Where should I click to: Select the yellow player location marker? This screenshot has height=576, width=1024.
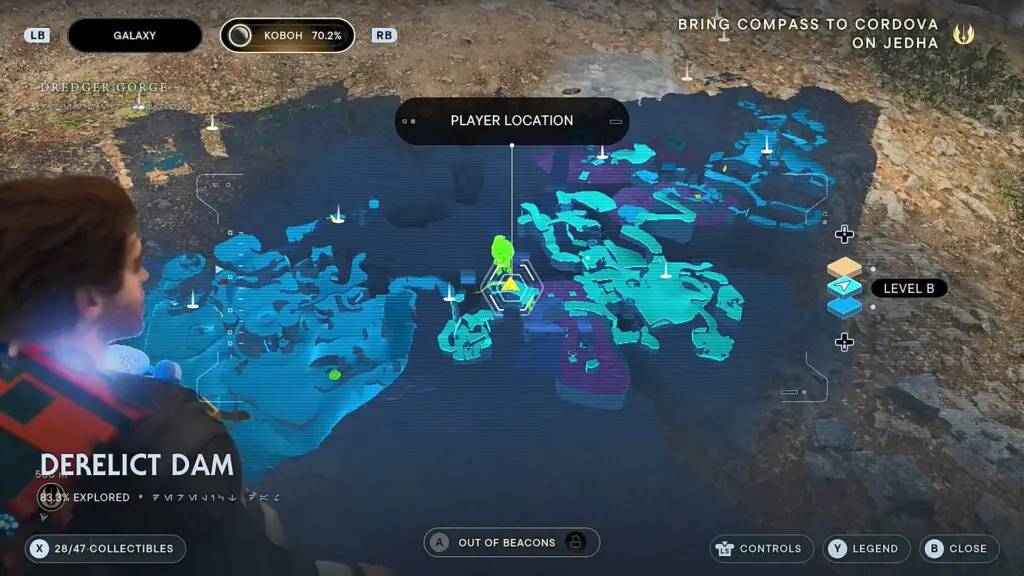[x=510, y=286]
